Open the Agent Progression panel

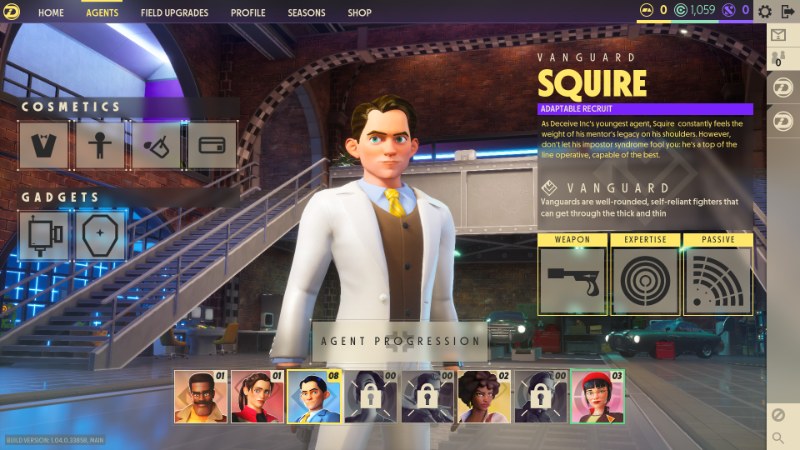pyautogui.click(x=400, y=341)
